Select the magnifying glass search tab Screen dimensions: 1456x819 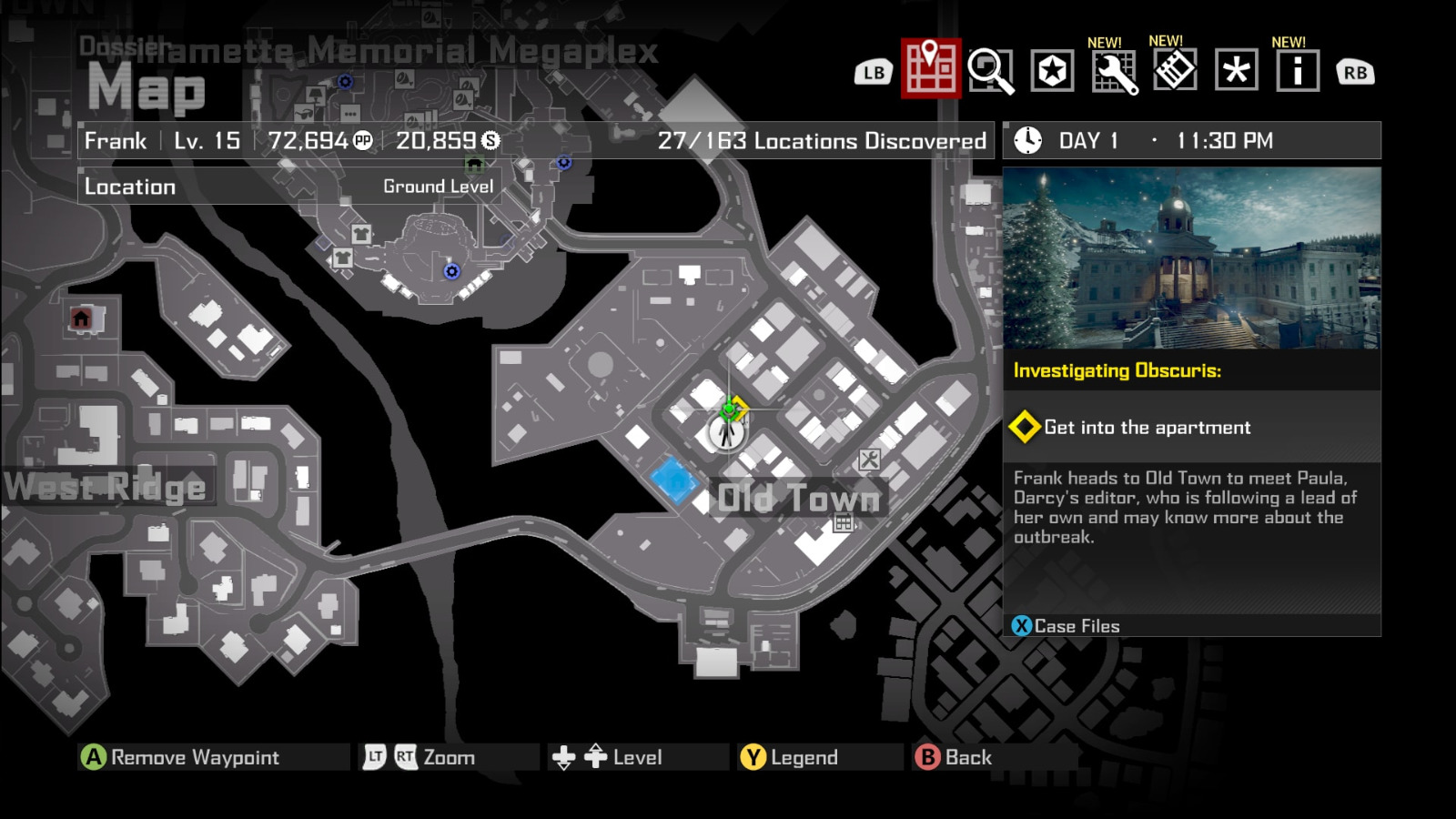(x=992, y=71)
